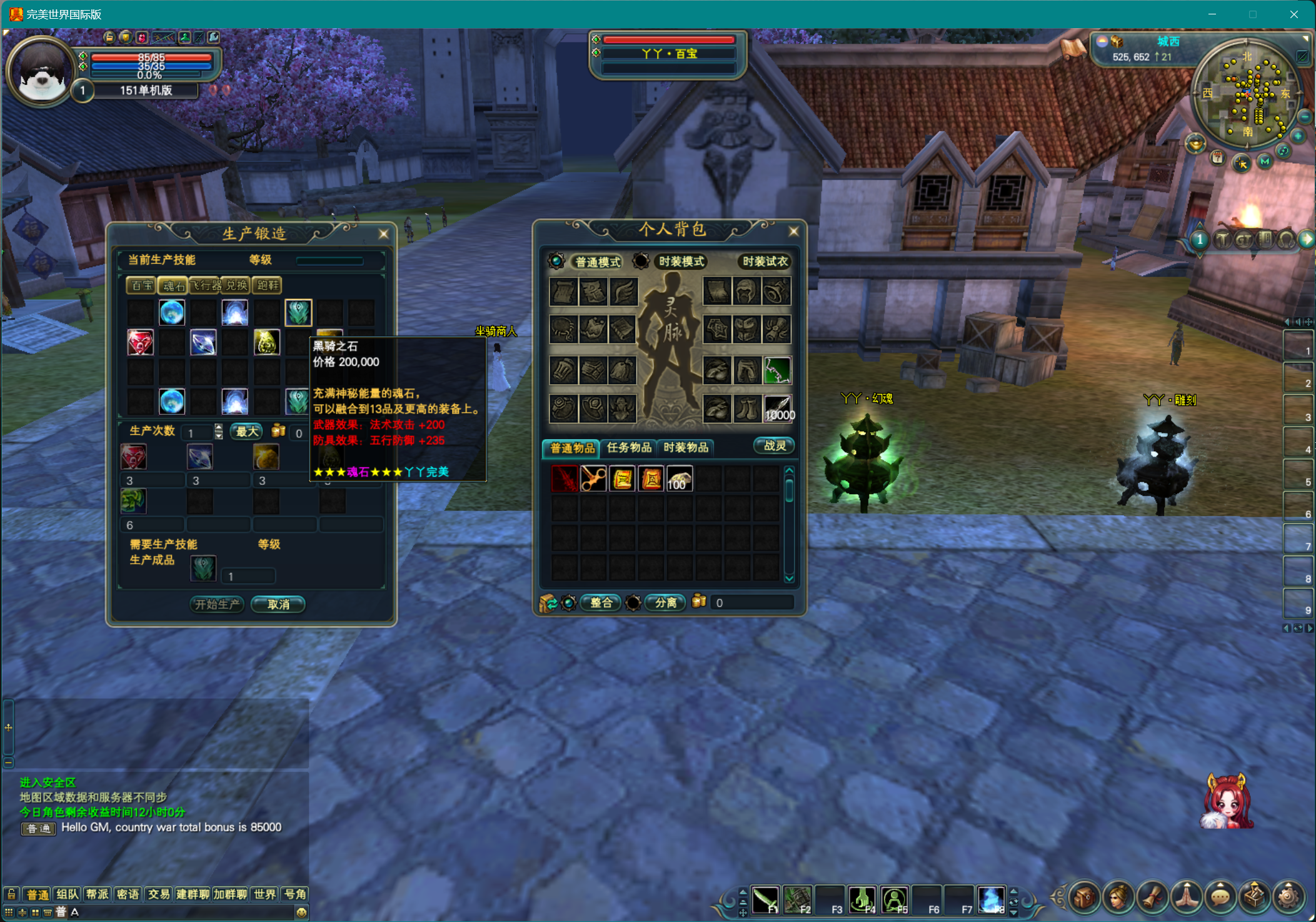Close the 个人背包 inventory window

pyautogui.click(x=793, y=231)
